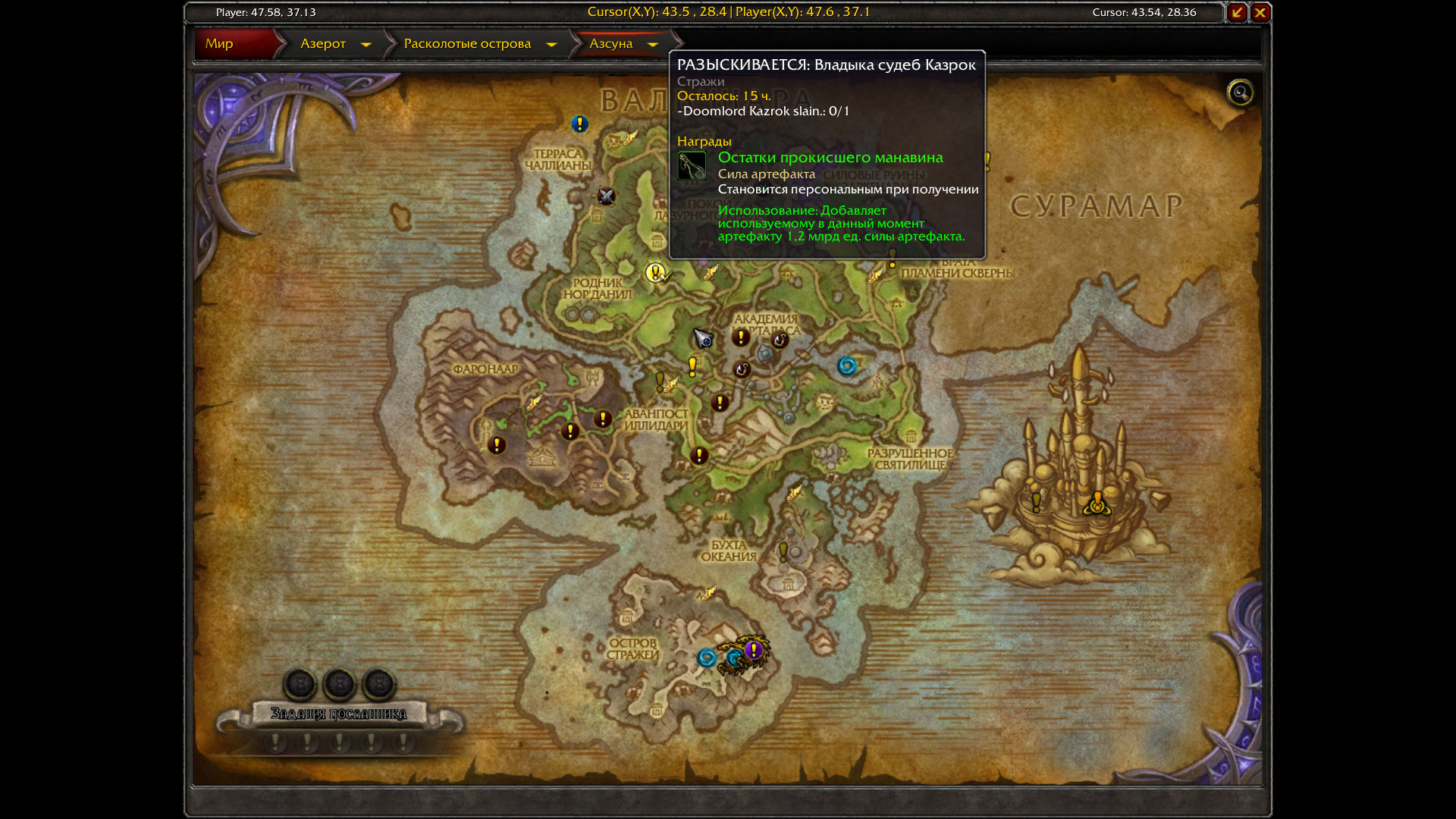Close the world map window
The width and height of the screenshot is (1456, 819).
pyautogui.click(x=1260, y=12)
